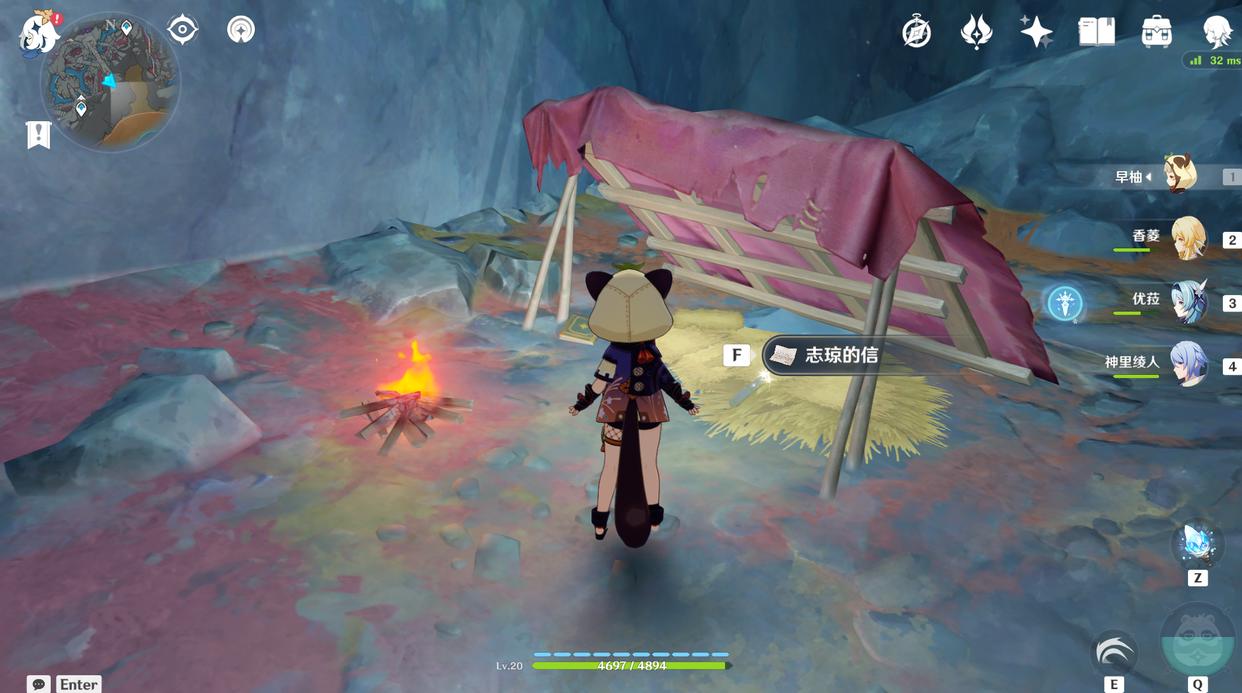Image resolution: width=1242 pixels, height=693 pixels.
Task: Open the character profile icon
Action: (1217, 32)
